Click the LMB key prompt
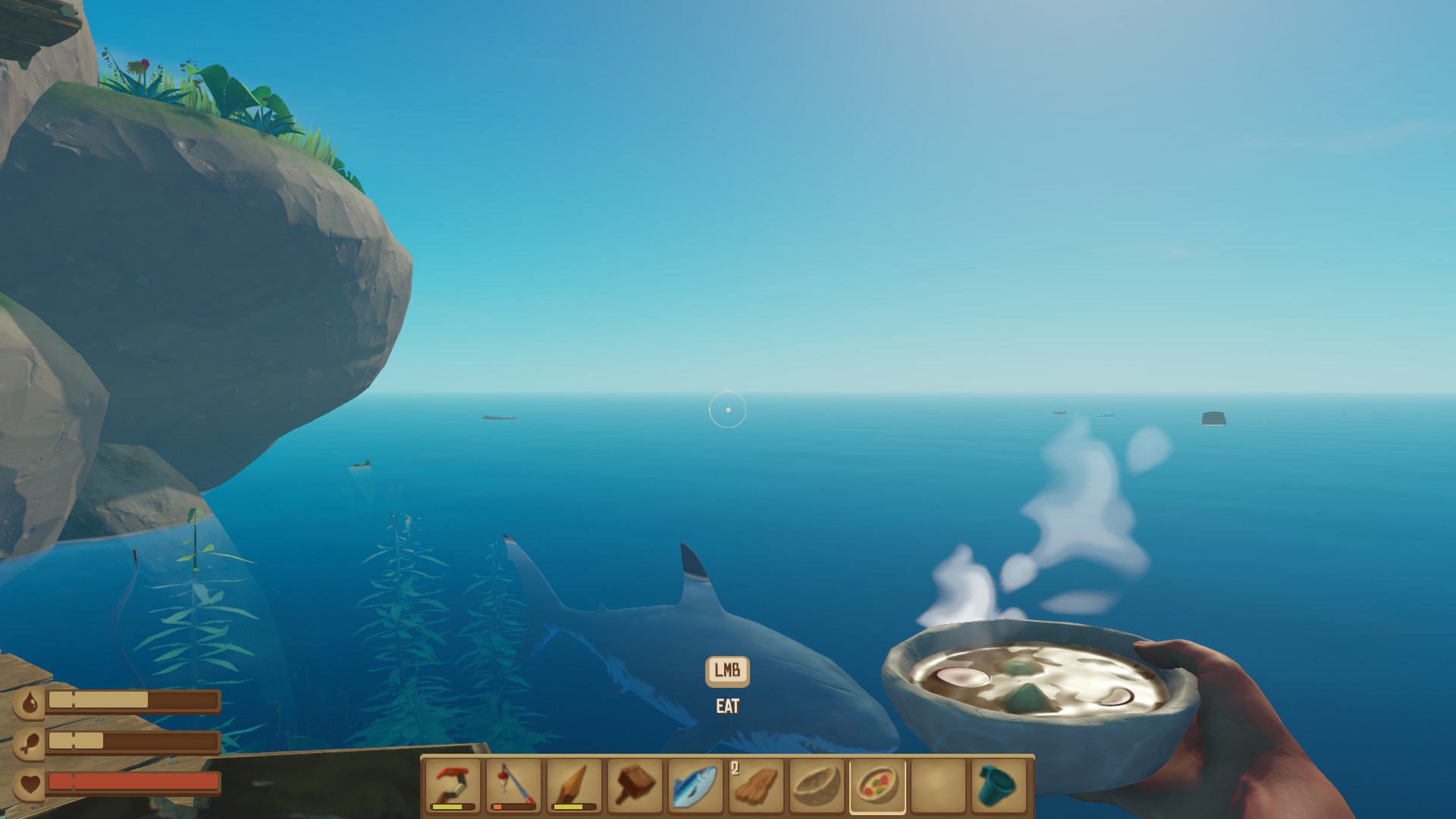Viewport: 1456px width, 819px height. coord(727,670)
